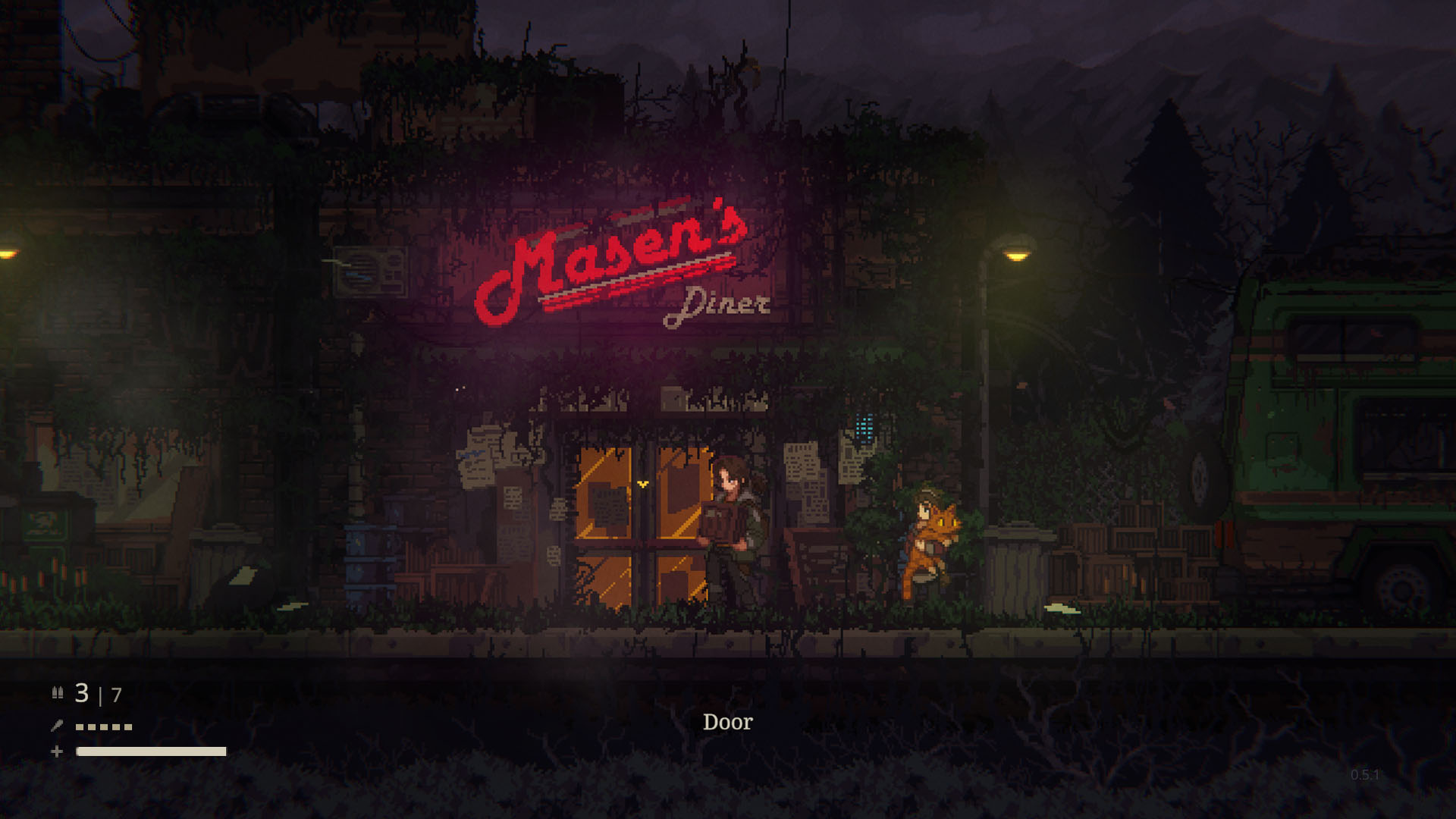Toggle the first melee durability square

pyautogui.click(x=78, y=726)
